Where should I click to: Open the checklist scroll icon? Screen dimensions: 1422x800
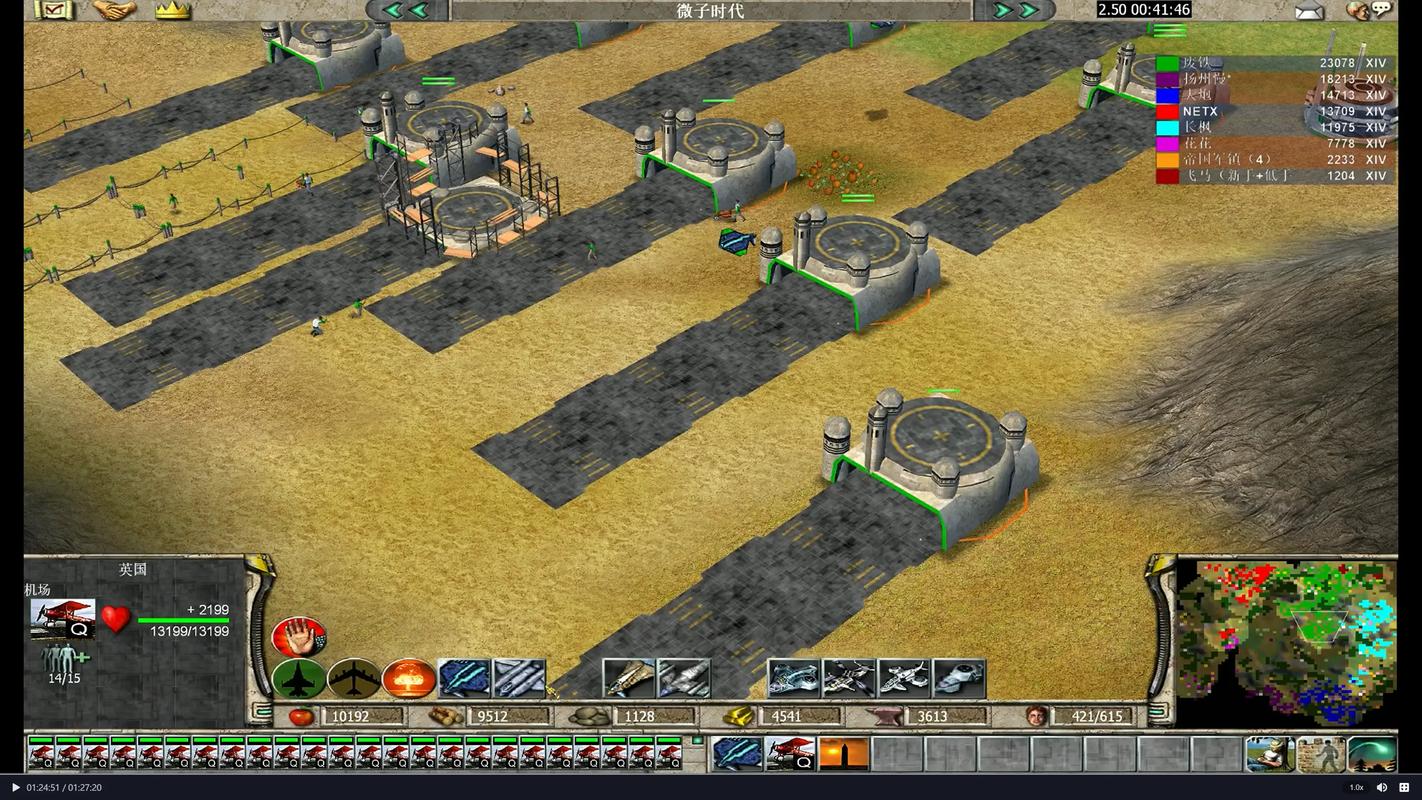(x=53, y=11)
